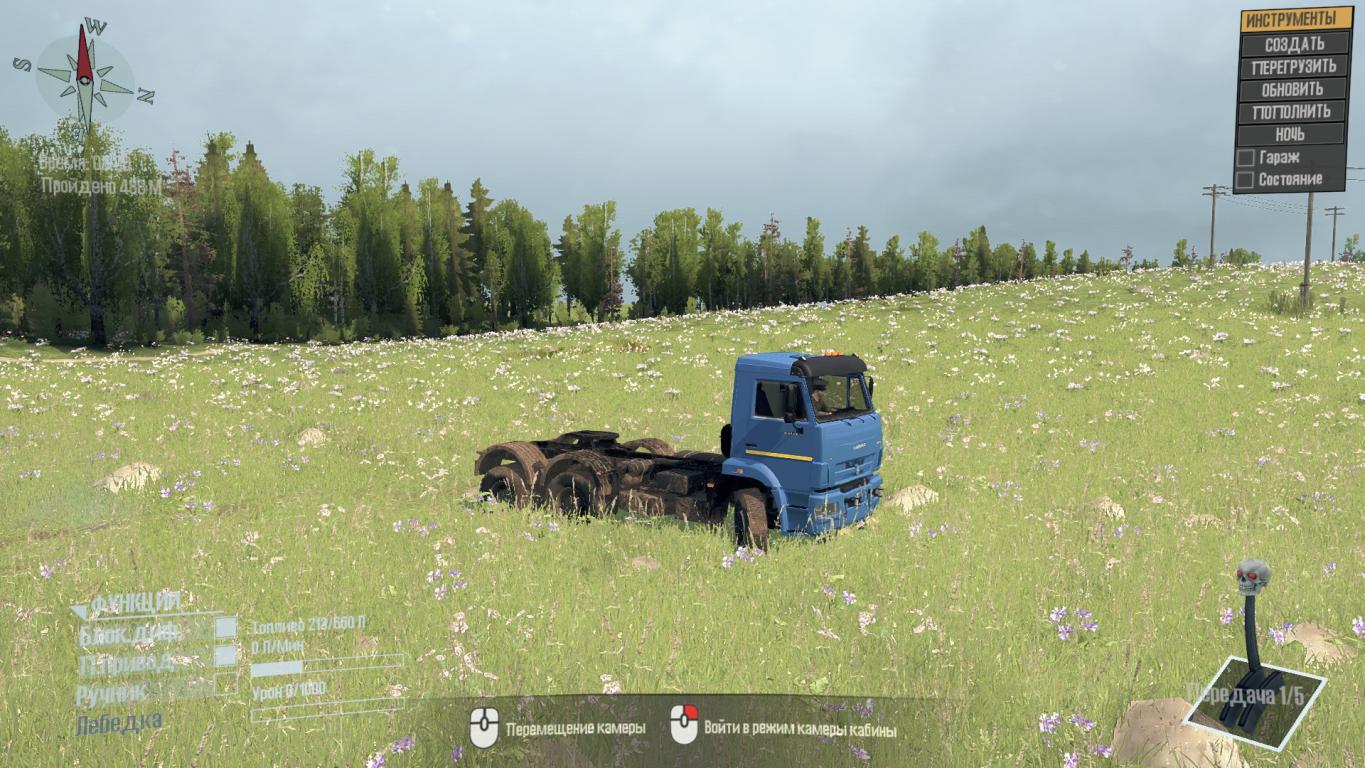The height and width of the screenshot is (768, 1365).
Task: Toggle the all-wheel drive checkbox
Action: pos(226,656)
